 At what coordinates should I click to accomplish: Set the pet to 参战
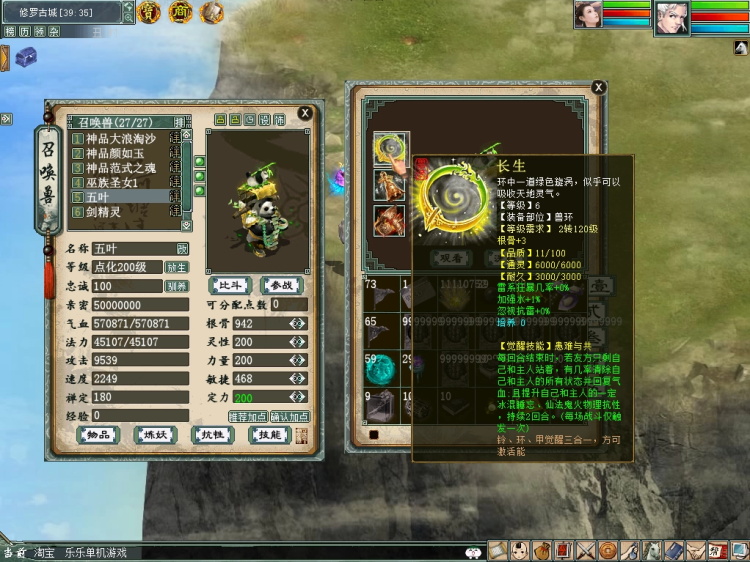(x=280, y=285)
